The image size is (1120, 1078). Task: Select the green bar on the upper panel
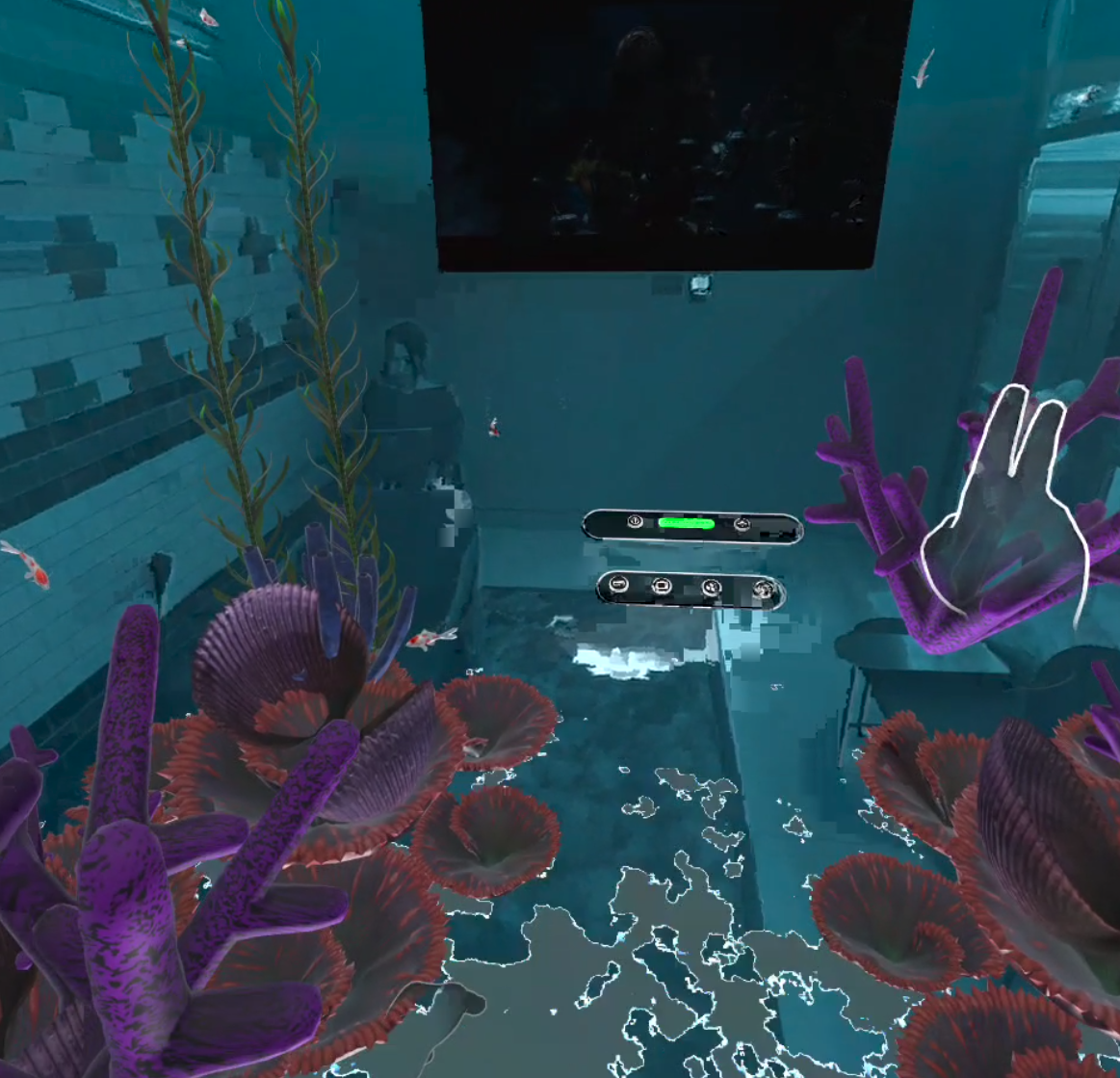pos(686,523)
